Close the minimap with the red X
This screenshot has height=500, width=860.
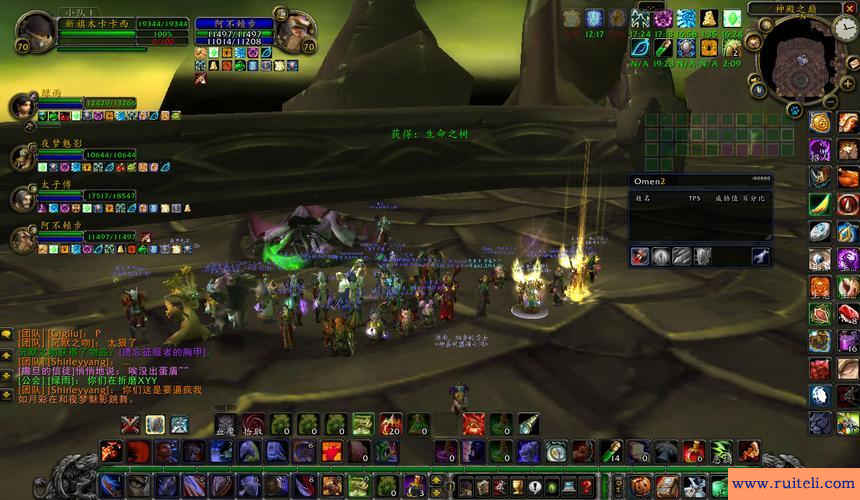(x=850, y=9)
